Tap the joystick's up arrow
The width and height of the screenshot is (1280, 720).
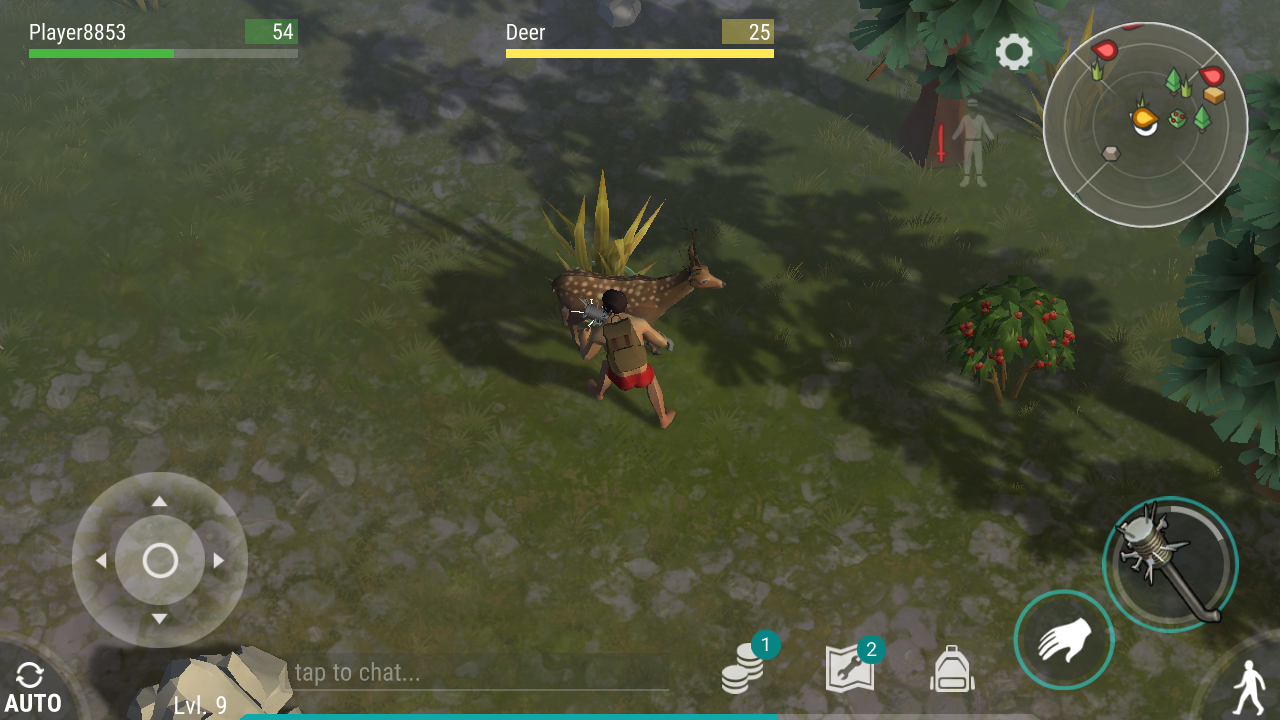coord(160,501)
